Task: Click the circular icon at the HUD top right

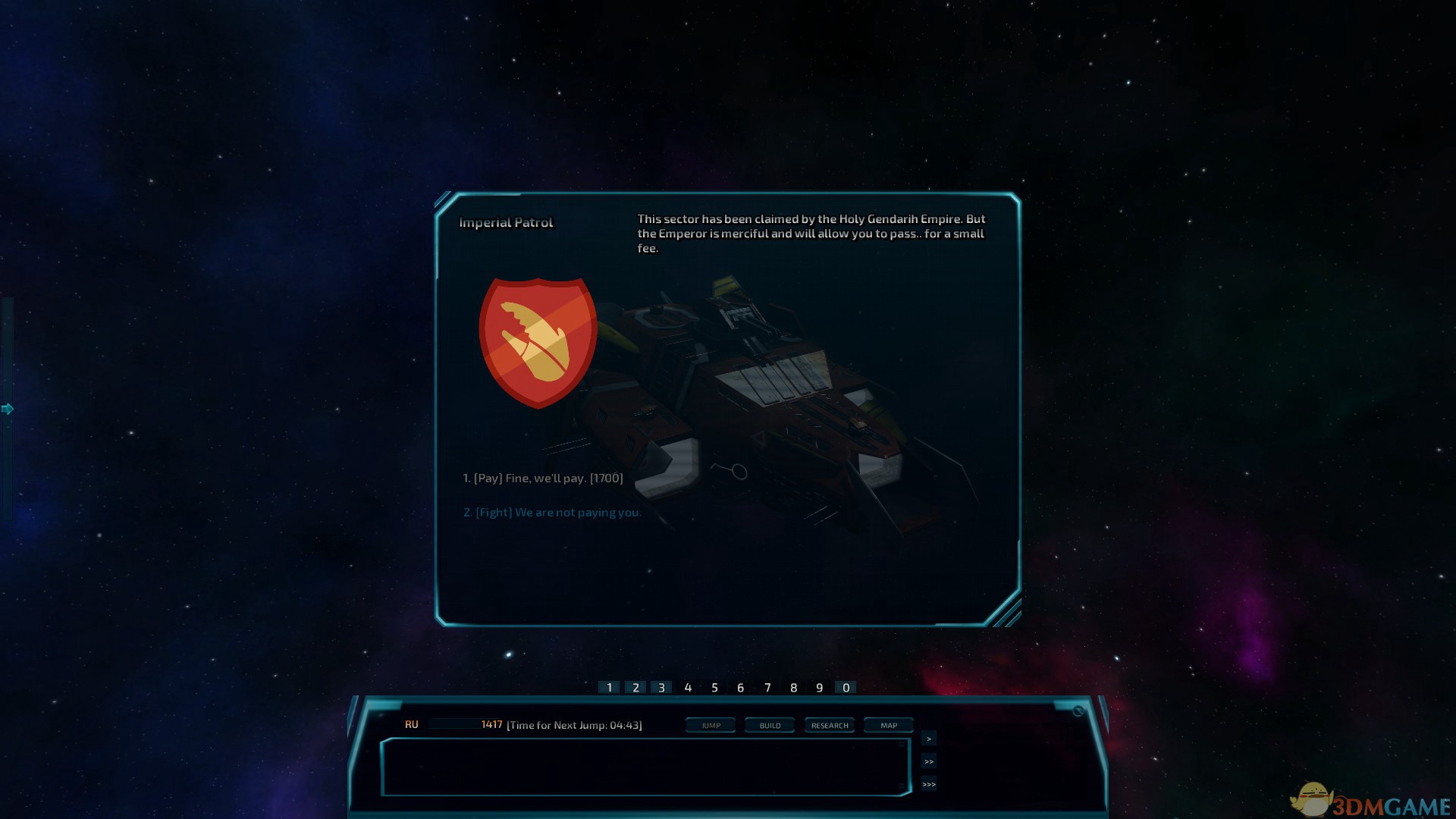Action: (1078, 711)
